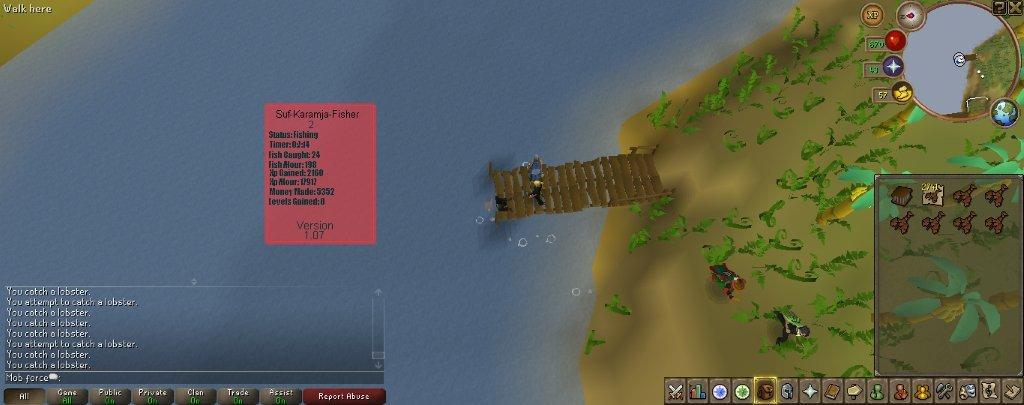Close the game with the X button
This screenshot has height=405, width=1024.
point(1015,7)
